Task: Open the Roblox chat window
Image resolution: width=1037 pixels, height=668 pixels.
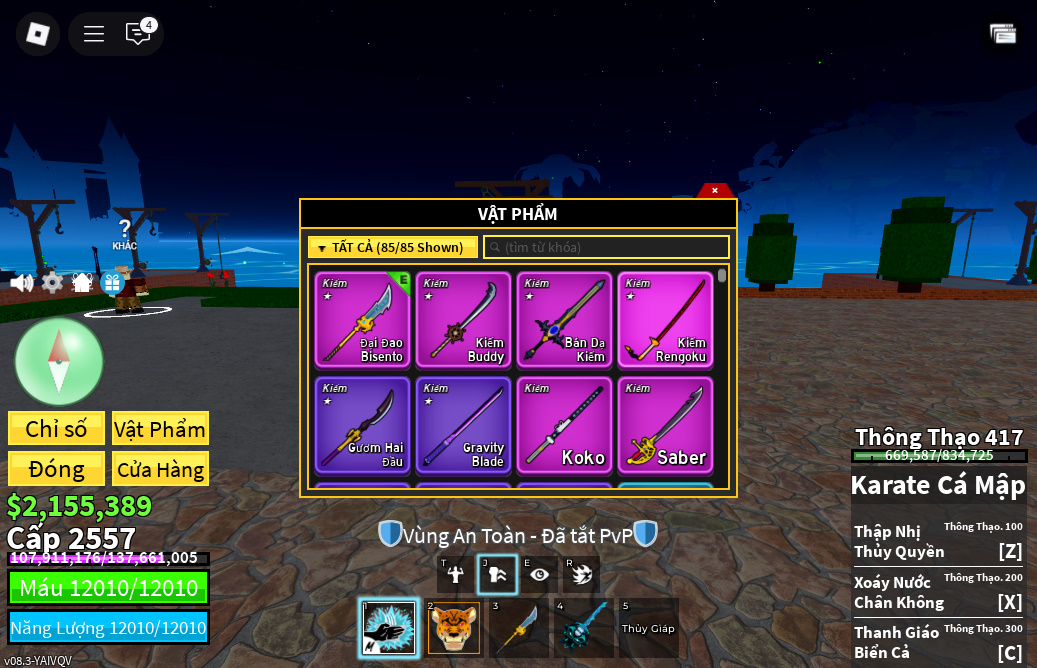Action: [x=138, y=34]
